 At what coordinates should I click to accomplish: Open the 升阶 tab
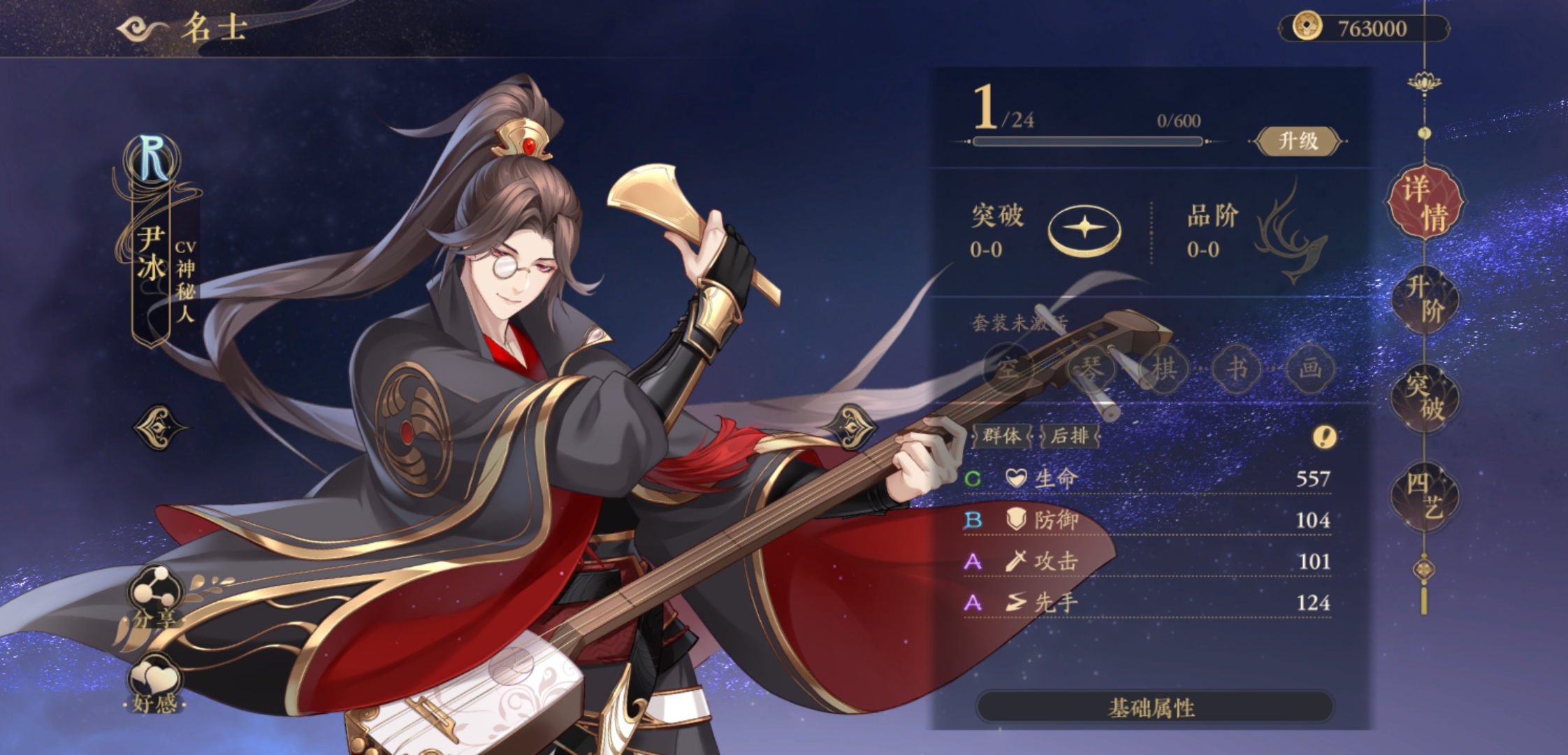point(1425,299)
